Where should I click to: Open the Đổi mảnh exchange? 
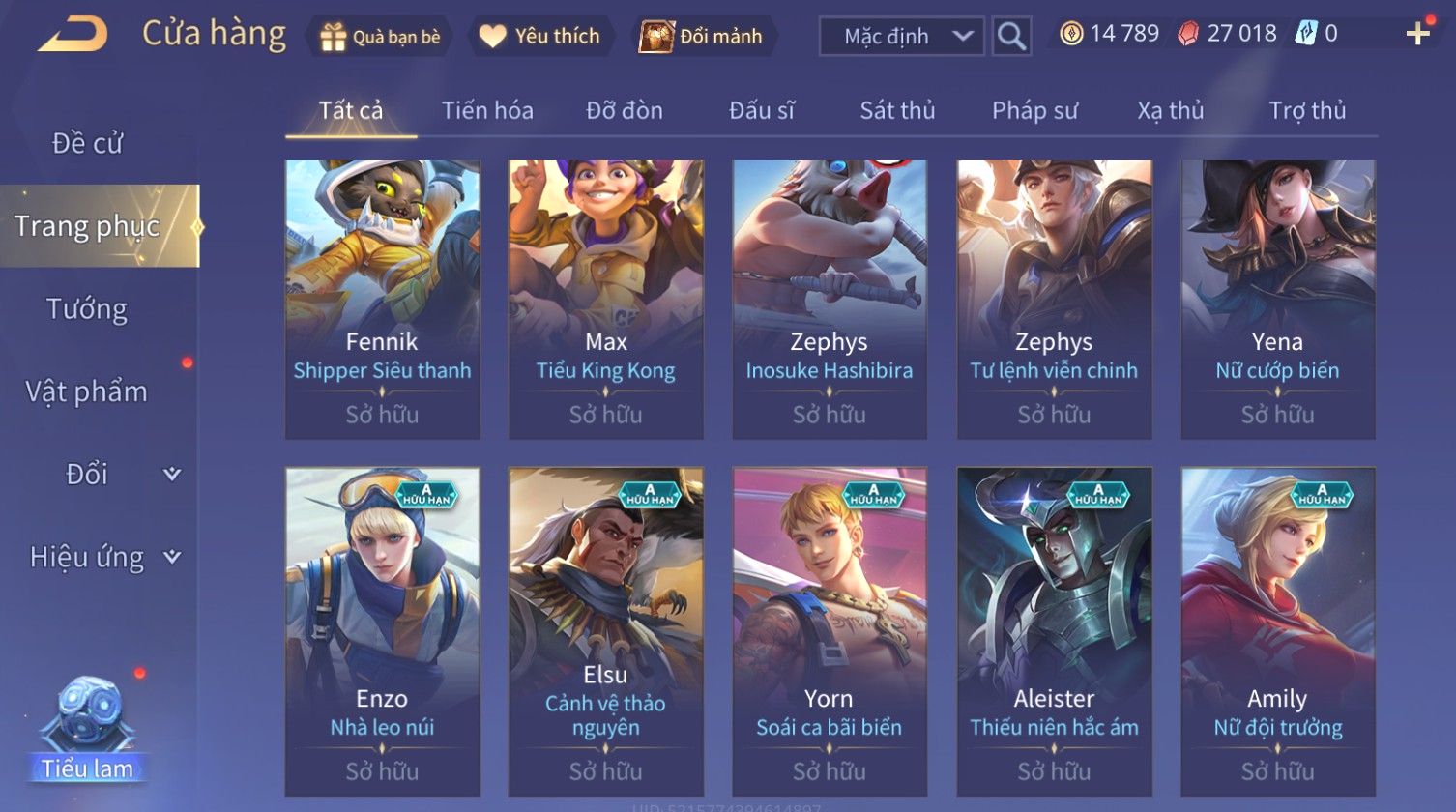click(704, 37)
